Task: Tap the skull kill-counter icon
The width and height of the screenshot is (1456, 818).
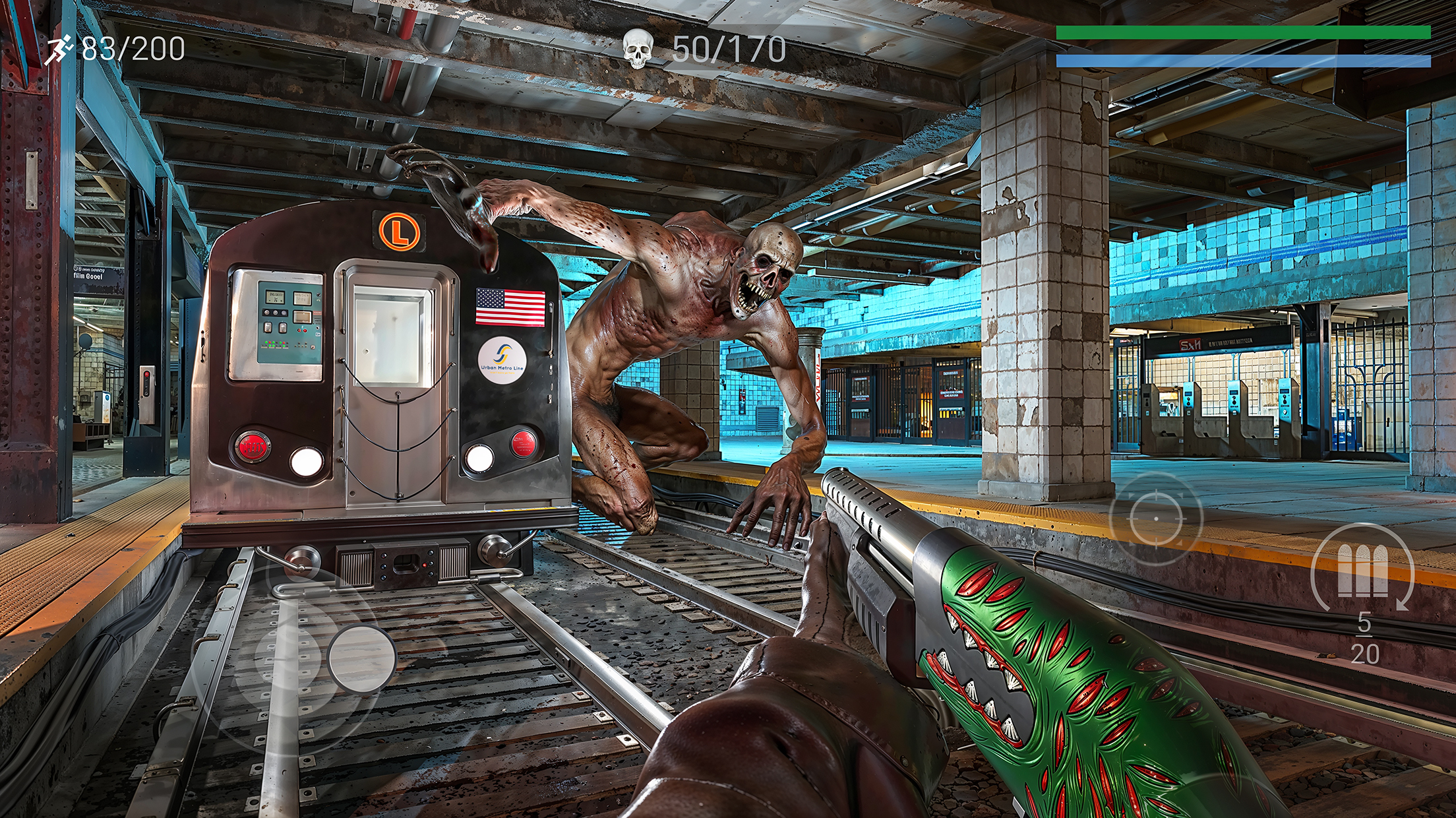Action: coord(638,47)
